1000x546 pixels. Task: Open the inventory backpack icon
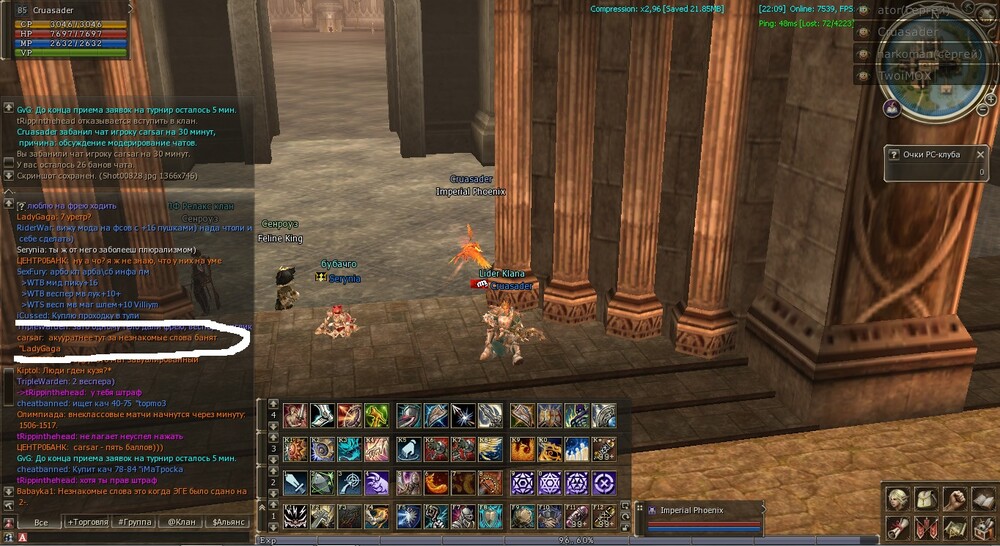(x=926, y=499)
